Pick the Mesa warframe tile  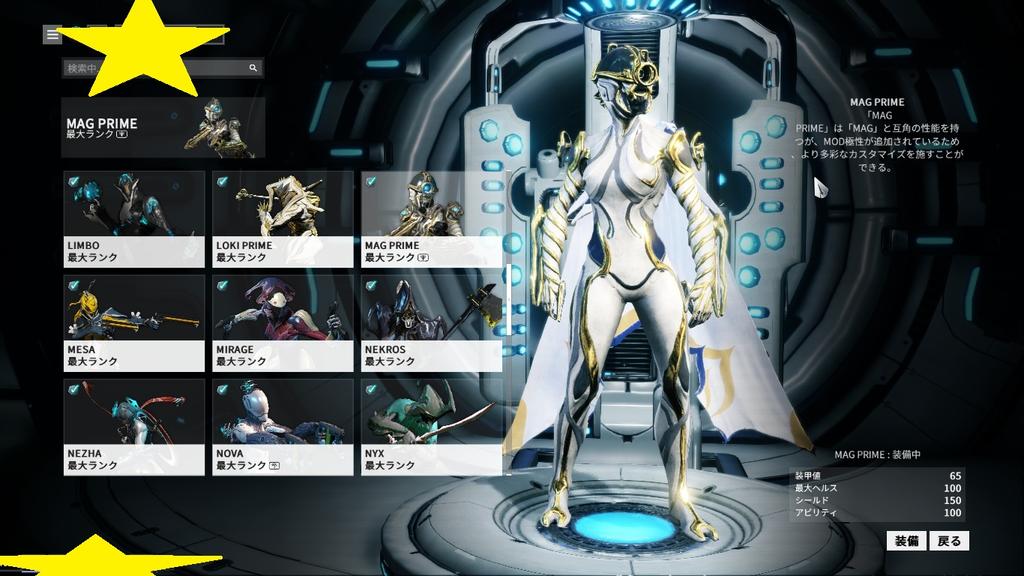point(134,322)
